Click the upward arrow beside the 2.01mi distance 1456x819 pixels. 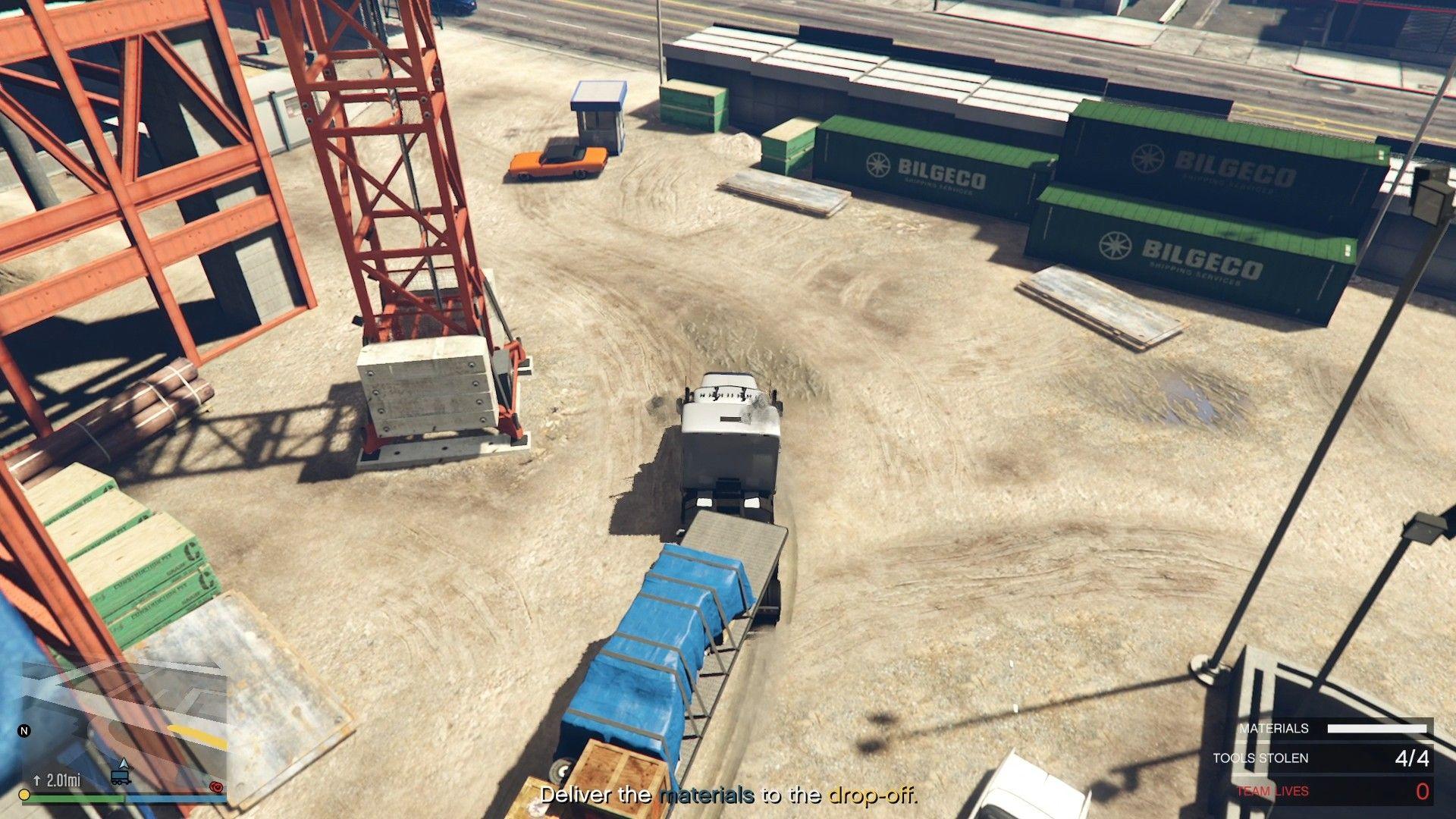(37, 780)
